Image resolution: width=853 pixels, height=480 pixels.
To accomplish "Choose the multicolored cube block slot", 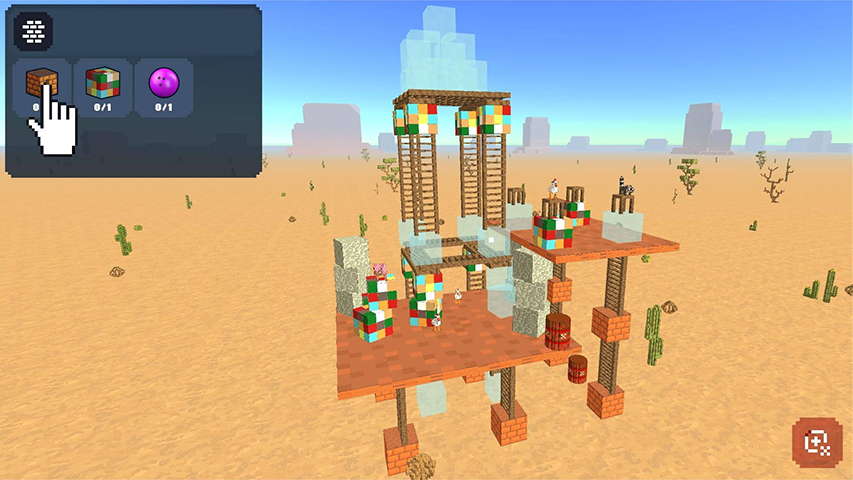I will pyautogui.click(x=101, y=88).
